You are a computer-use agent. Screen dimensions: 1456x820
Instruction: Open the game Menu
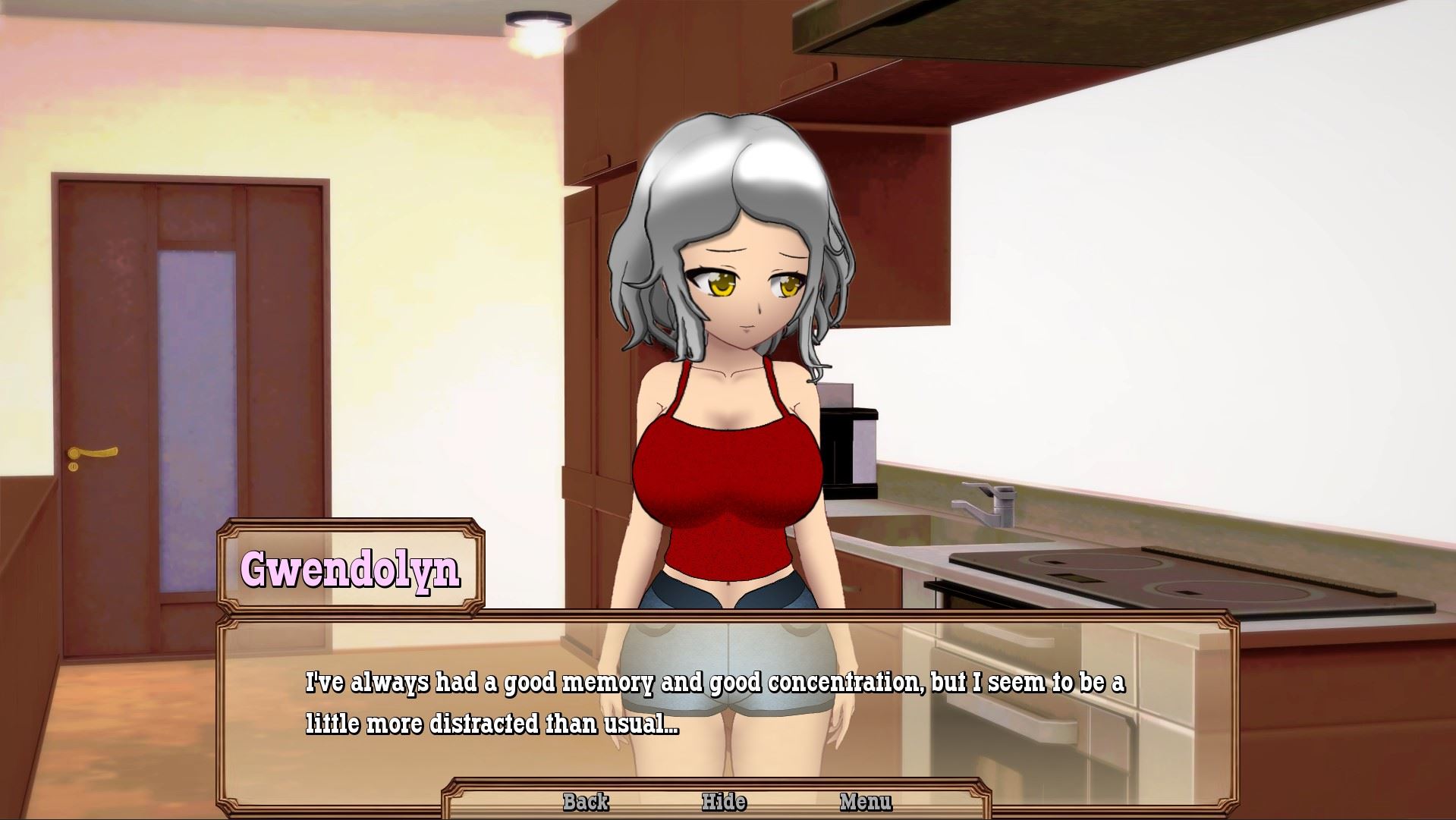[x=866, y=802]
